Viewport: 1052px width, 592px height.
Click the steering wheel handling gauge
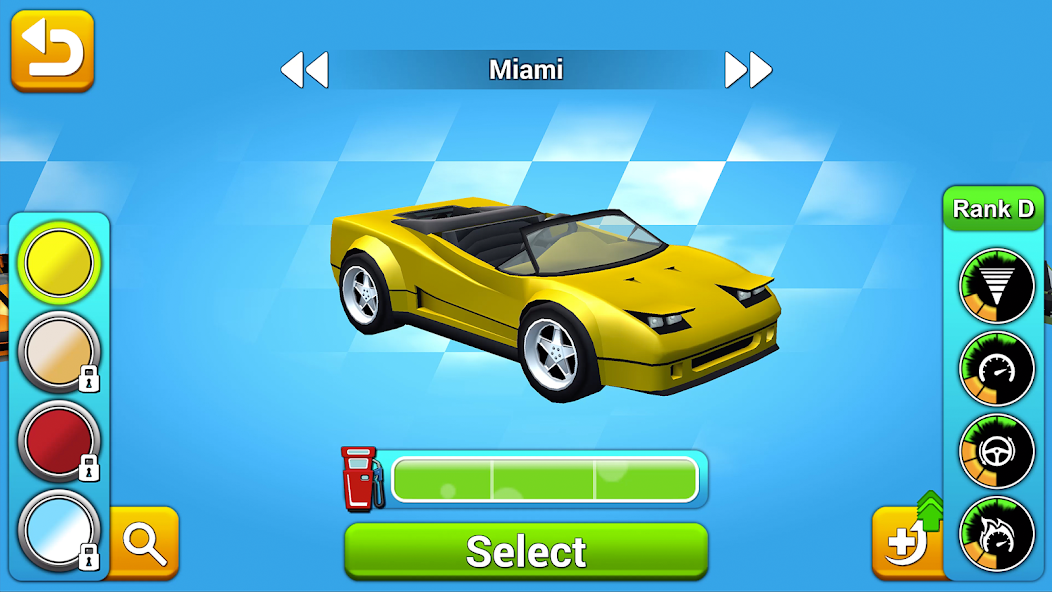pos(996,452)
